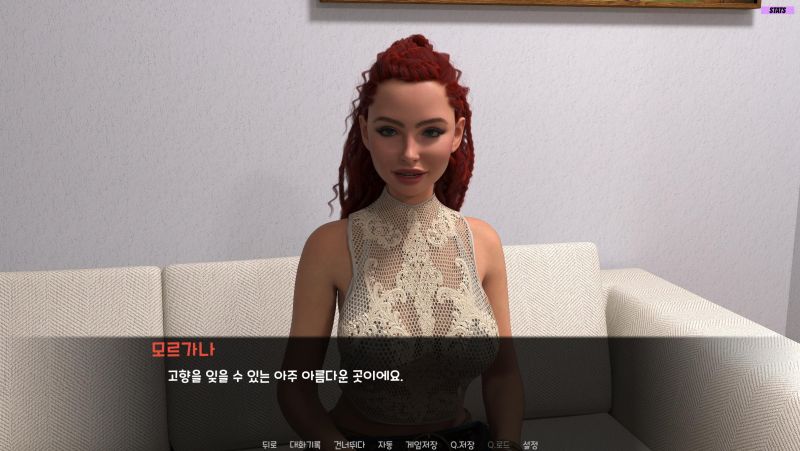Image resolution: width=800 pixels, height=451 pixels.
Task: Open the 게임저장 save menu
Action: point(421,444)
